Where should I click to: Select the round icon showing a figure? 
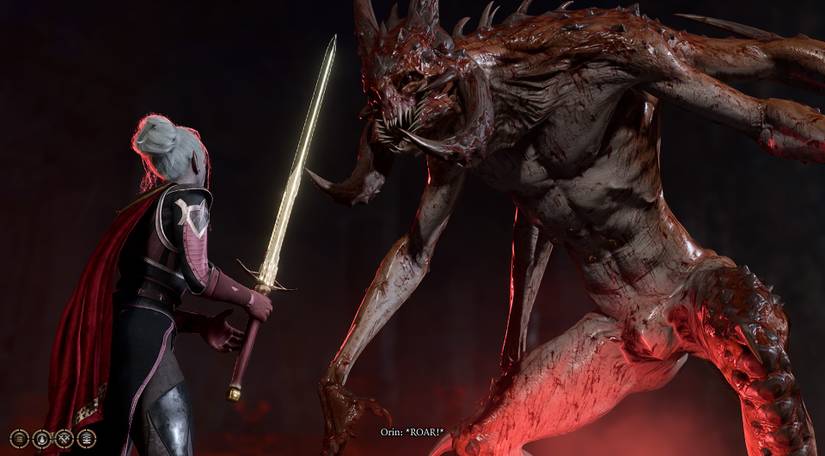(42, 438)
